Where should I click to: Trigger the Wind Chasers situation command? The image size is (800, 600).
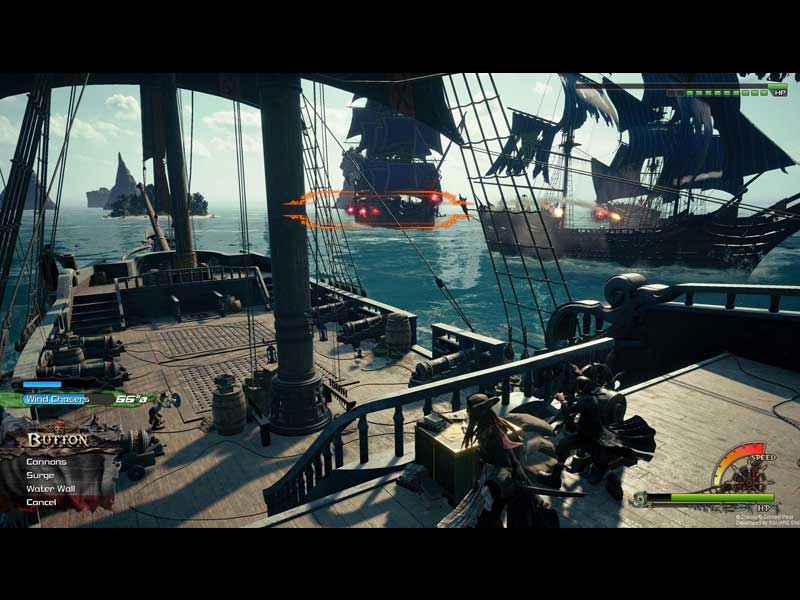coord(58,399)
